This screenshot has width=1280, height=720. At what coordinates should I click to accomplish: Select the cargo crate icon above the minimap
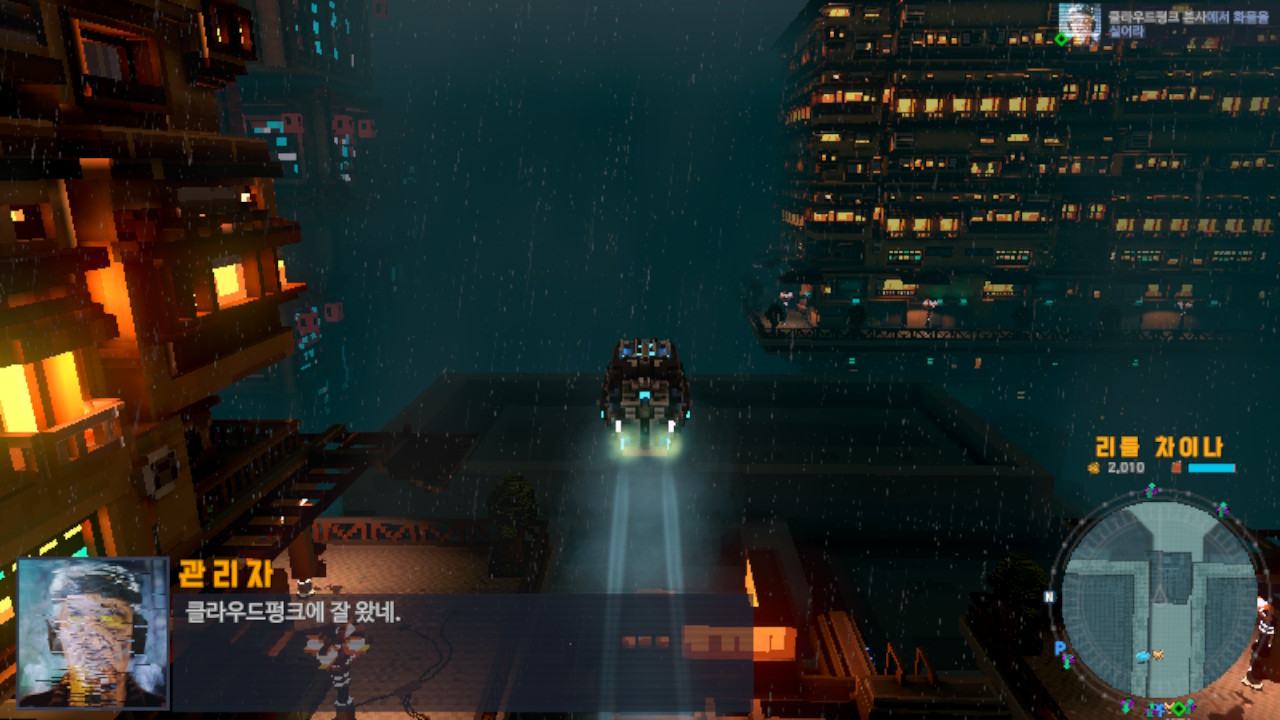point(1176,466)
